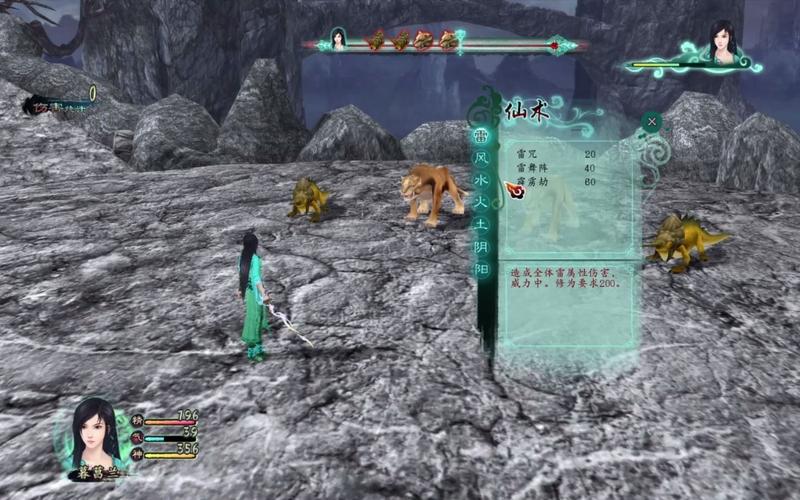
Task: Close the 仙术 spell panel
Action: pos(652,122)
